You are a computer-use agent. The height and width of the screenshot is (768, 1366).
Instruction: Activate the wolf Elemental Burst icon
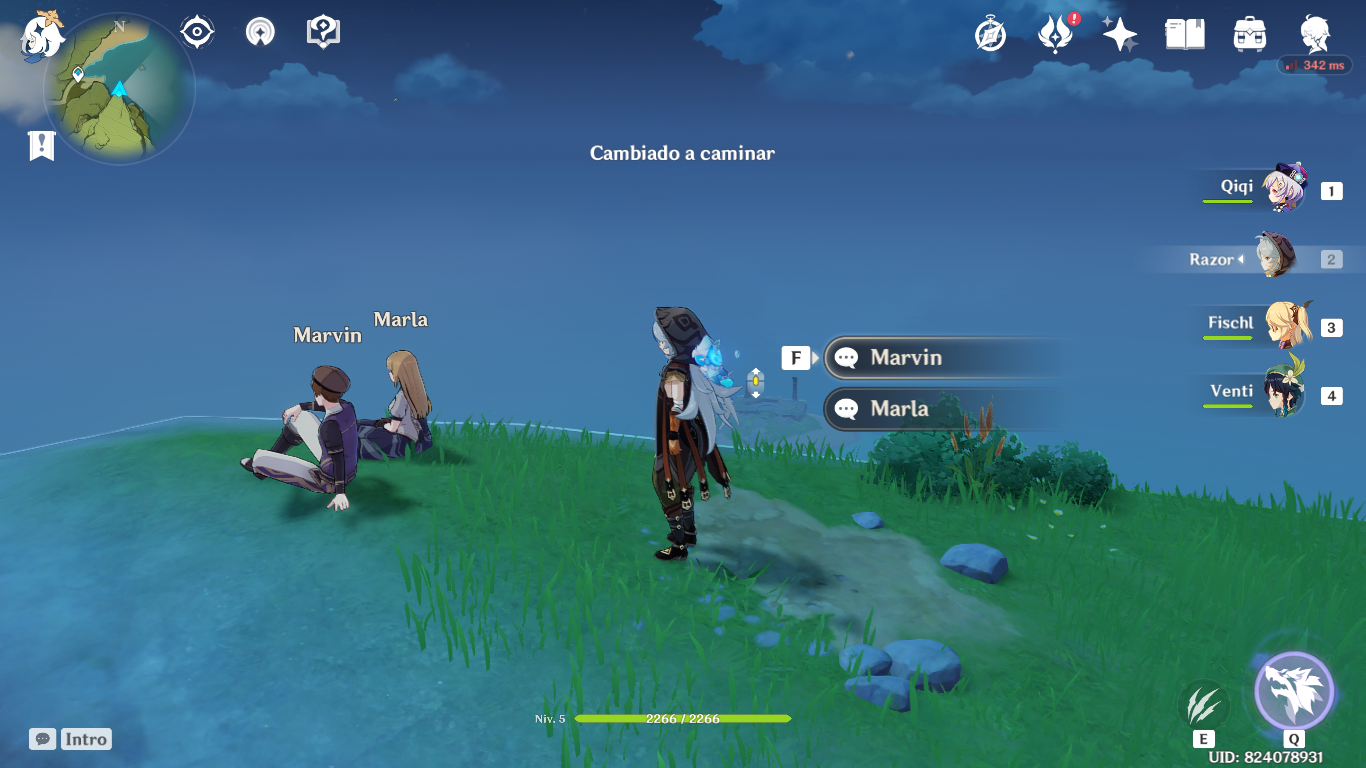tap(1294, 692)
